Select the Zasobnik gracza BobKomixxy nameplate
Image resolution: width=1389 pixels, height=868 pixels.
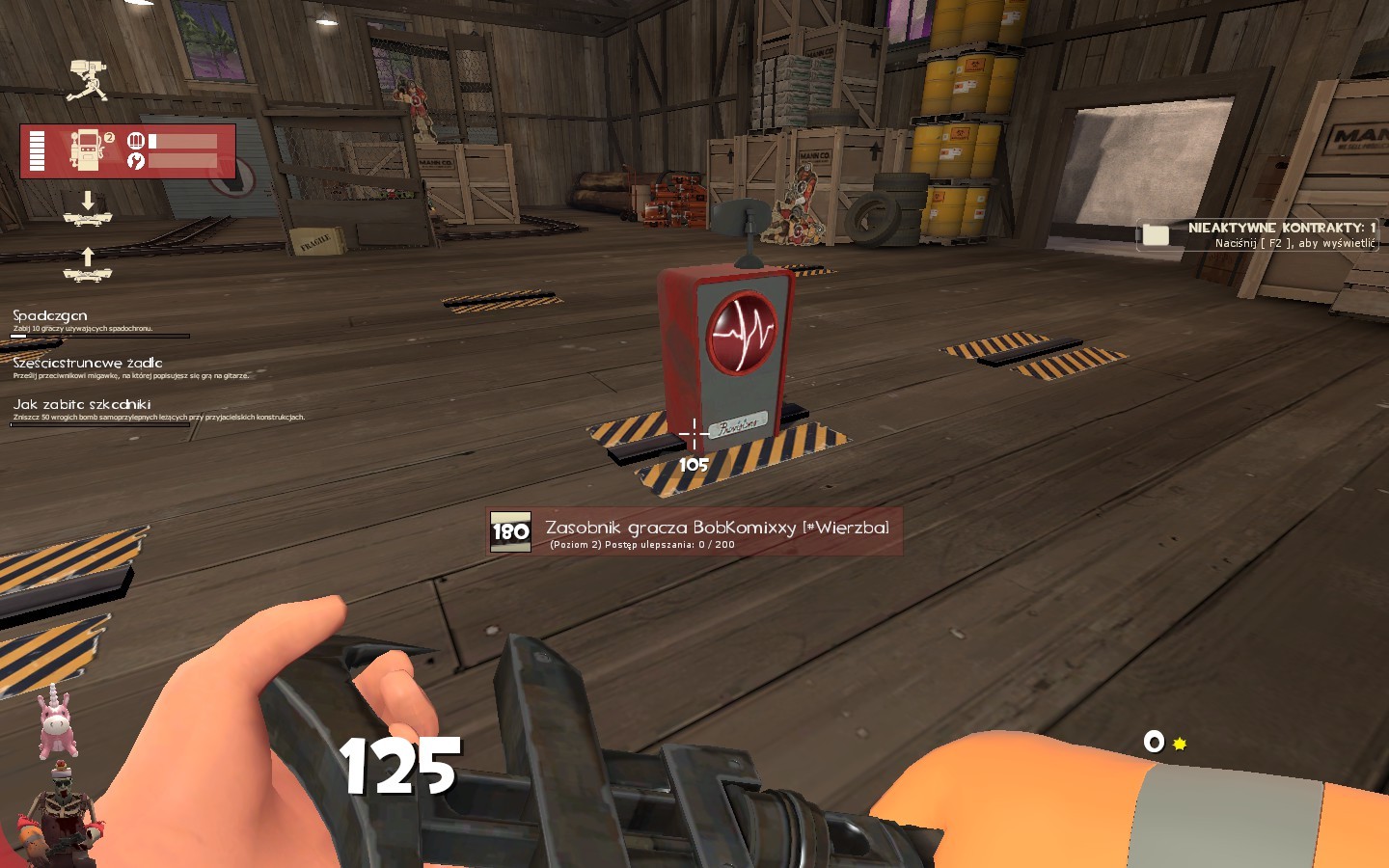(716, 528)
